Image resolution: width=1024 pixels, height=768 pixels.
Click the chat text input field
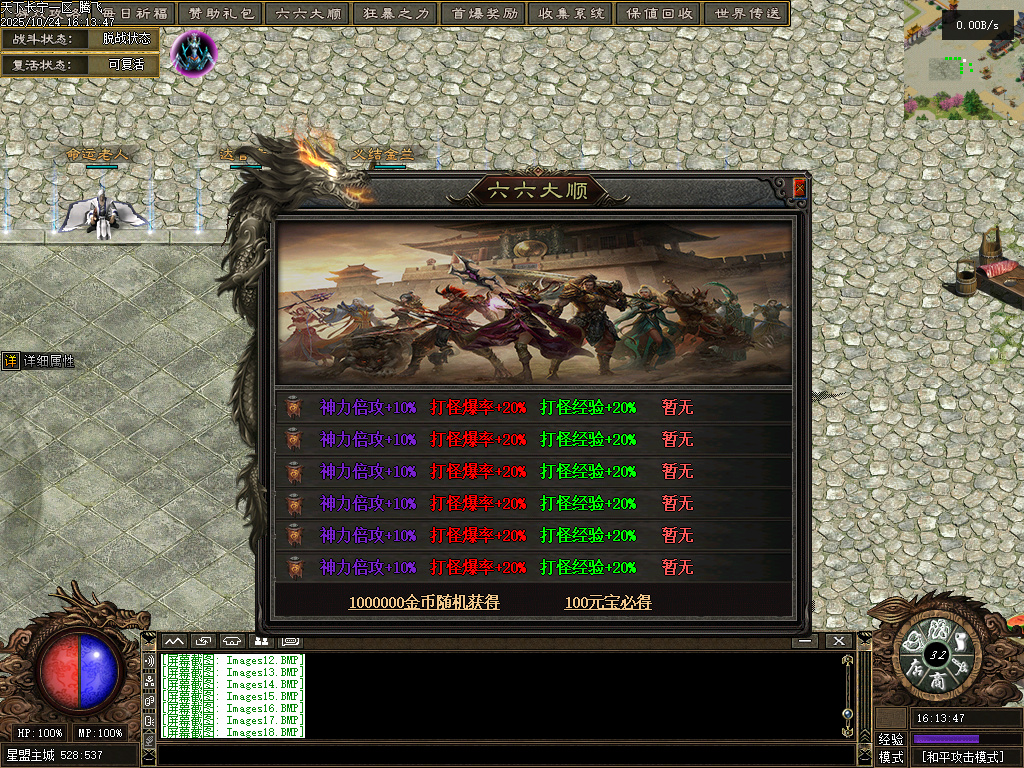[500, 755]
